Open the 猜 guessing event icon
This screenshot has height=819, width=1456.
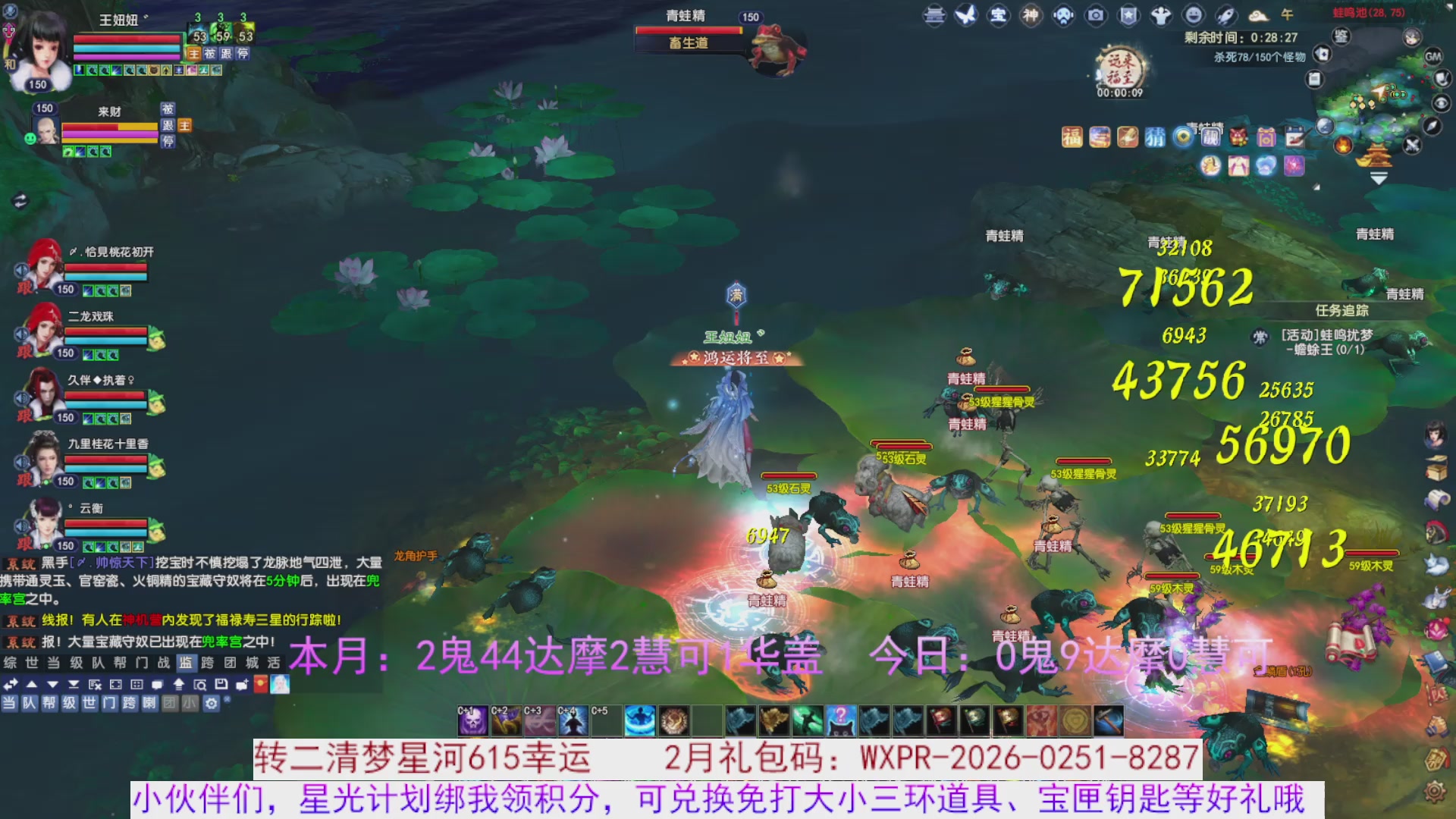coord(1155,138)
